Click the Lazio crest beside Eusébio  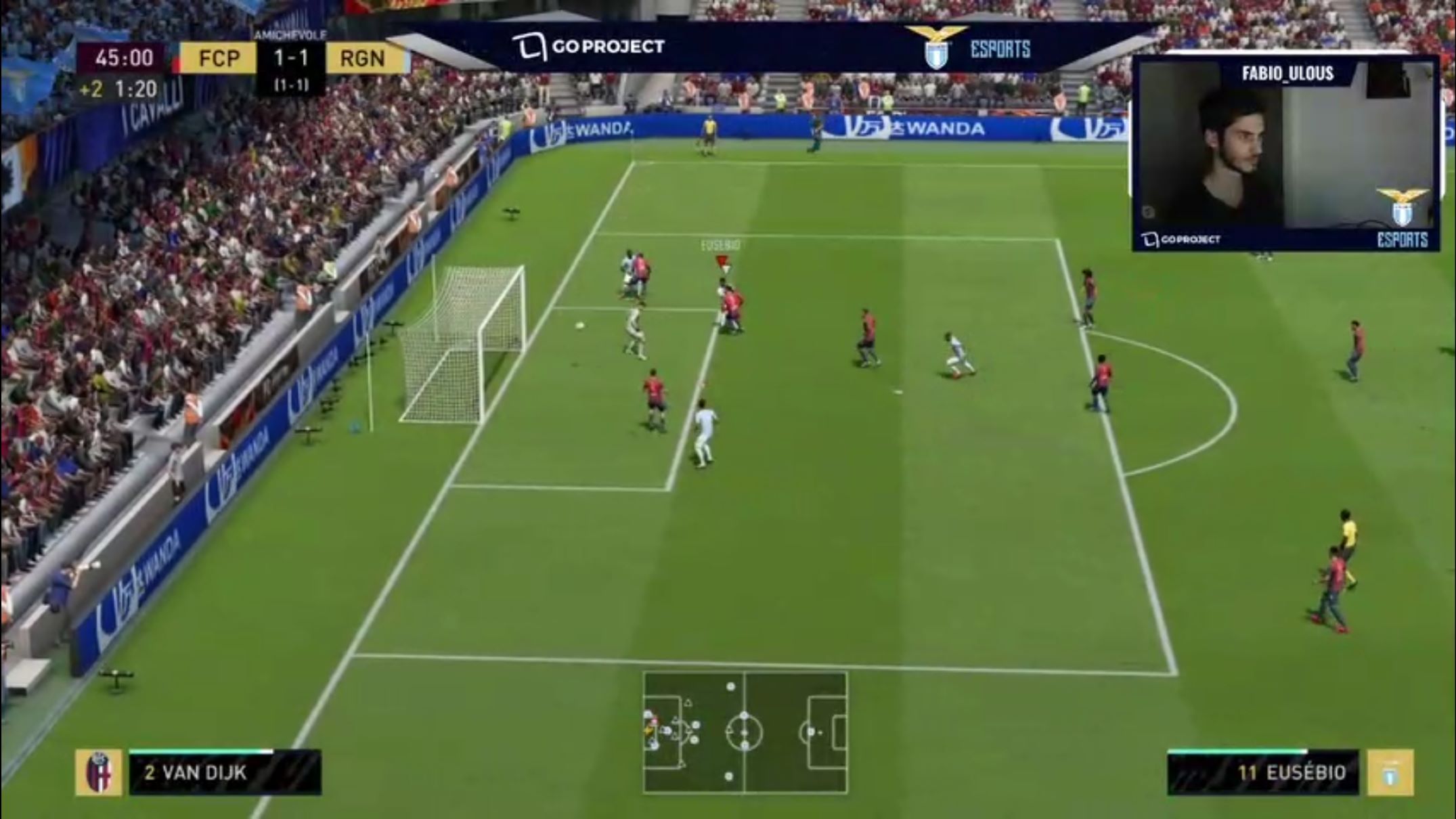point(1390,772)
